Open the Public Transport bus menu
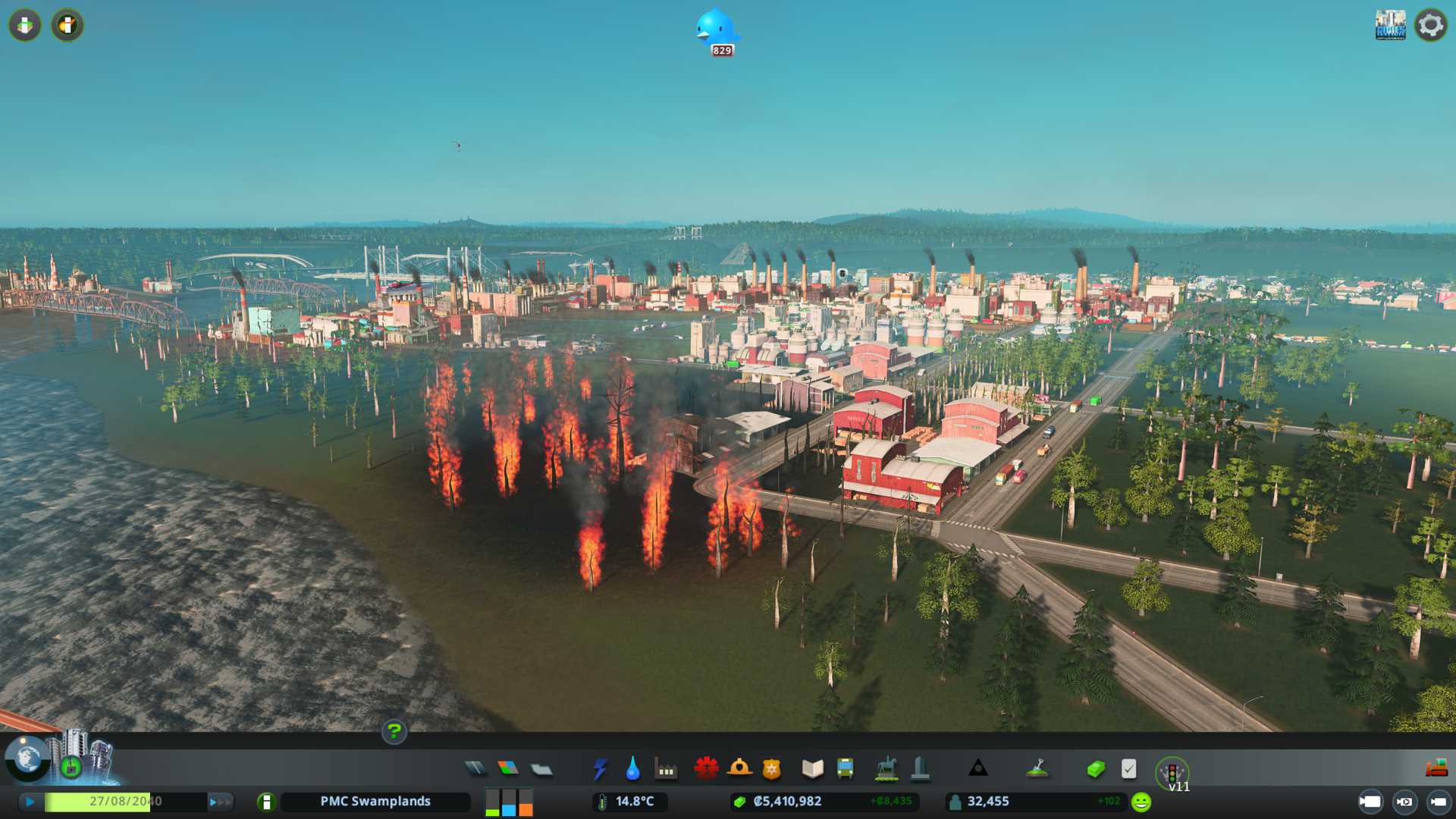The image size is (1456, 819). click(845, 769)
